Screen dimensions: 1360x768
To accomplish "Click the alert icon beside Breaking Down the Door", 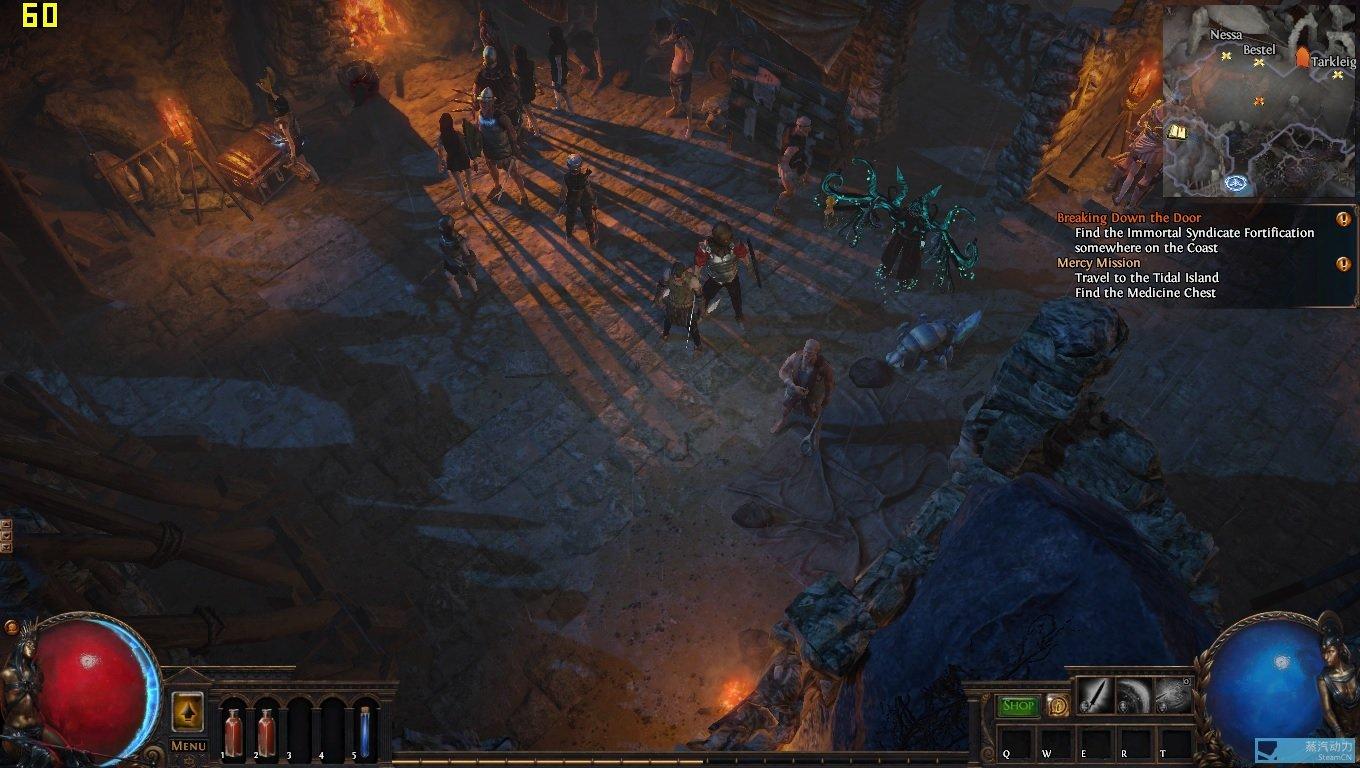I will point(1343,219).
